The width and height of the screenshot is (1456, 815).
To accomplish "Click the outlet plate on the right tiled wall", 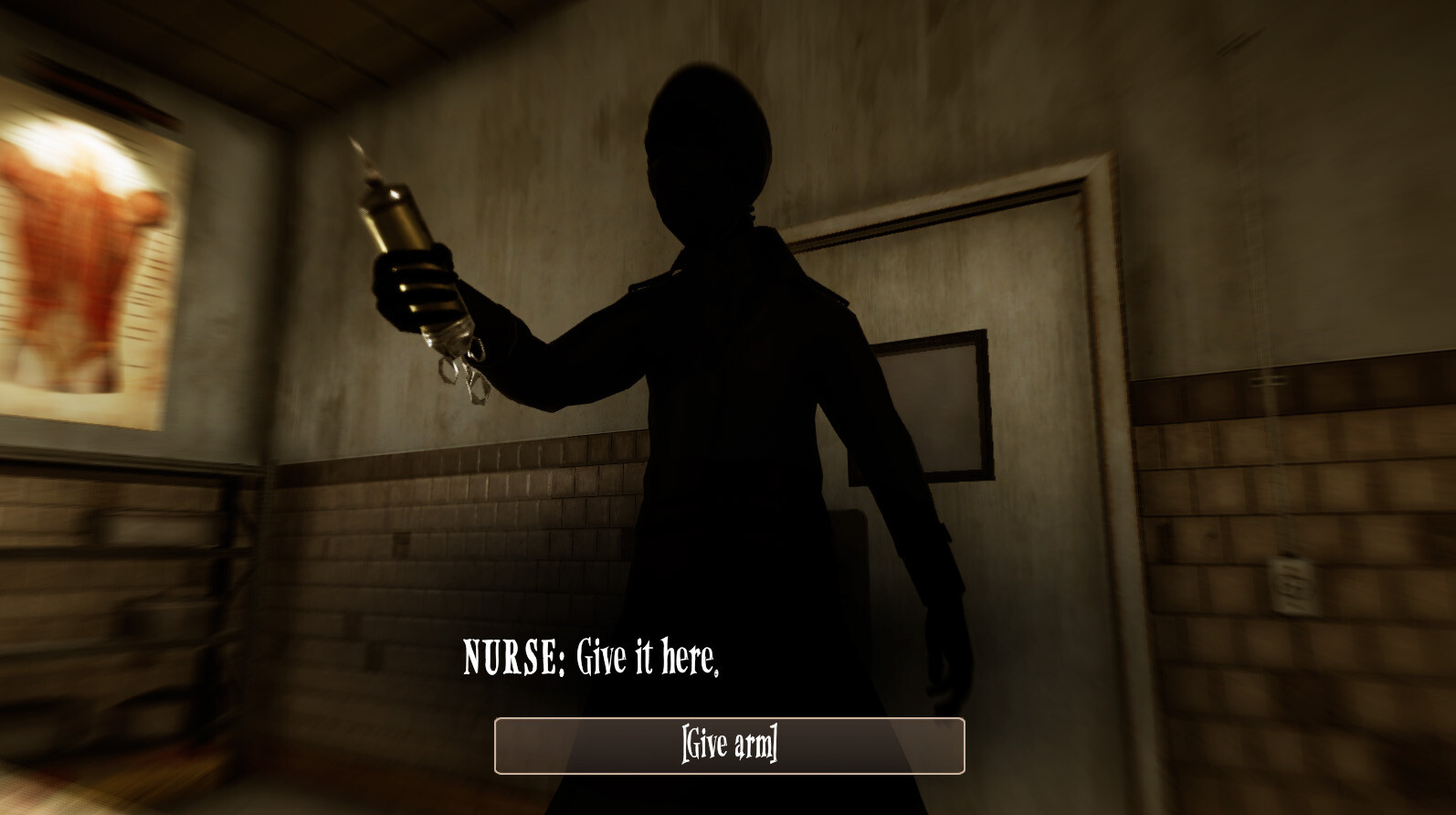I will [x=1292, y=585].
